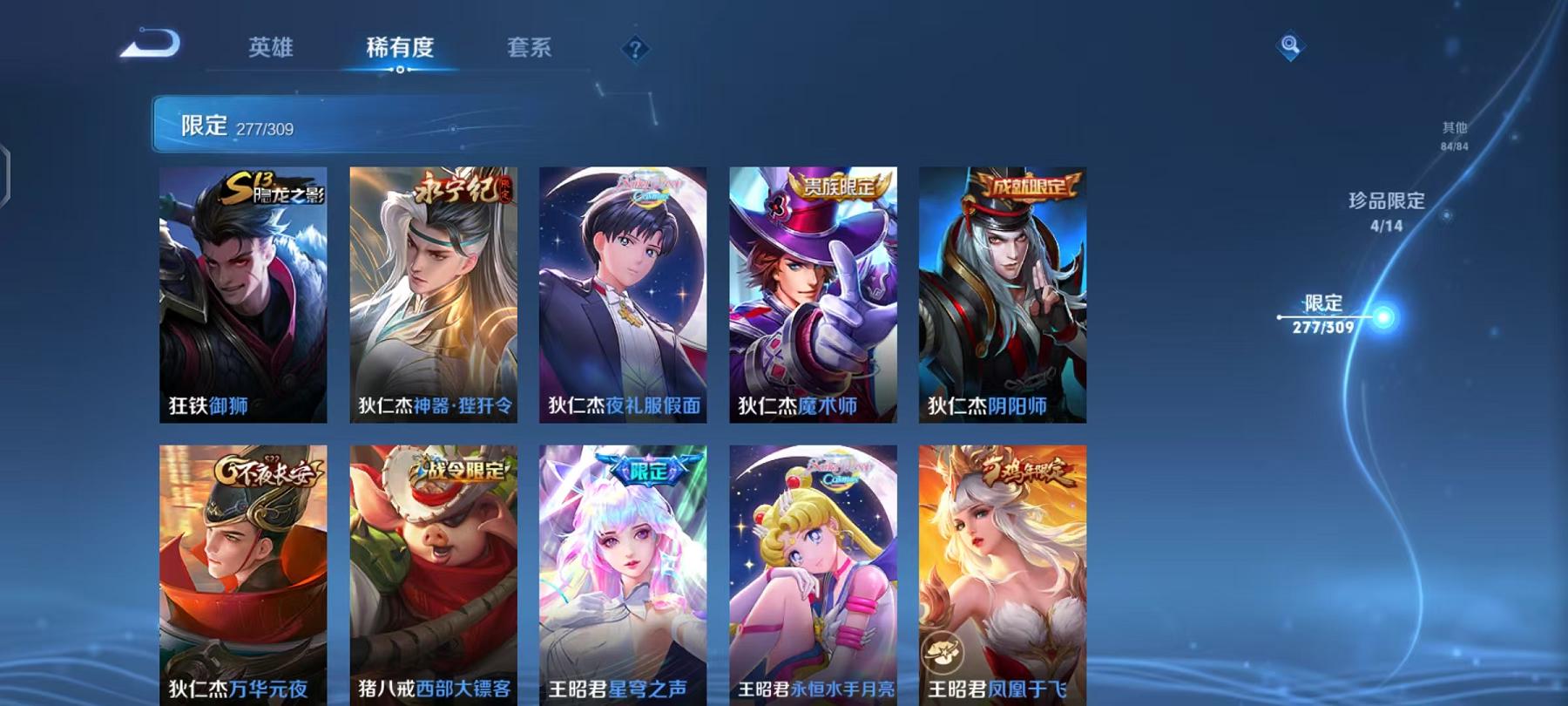Click the question mark help icon
Viewport: 1568px width, 706px height.
[x=637, y=48]
